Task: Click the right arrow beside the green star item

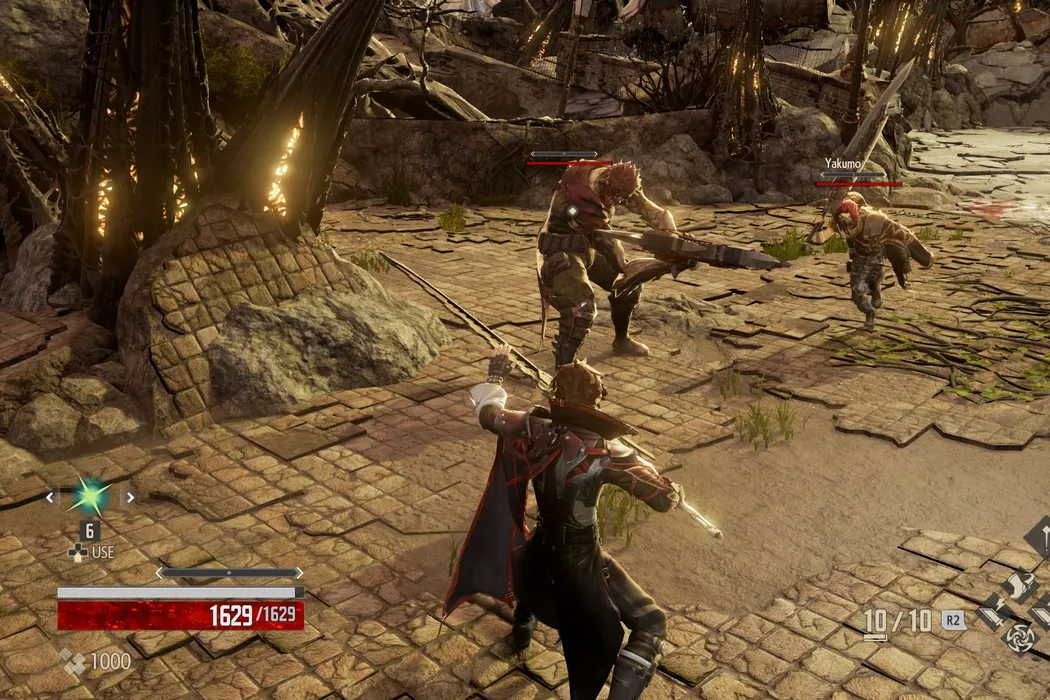Action: click(128, 497)
